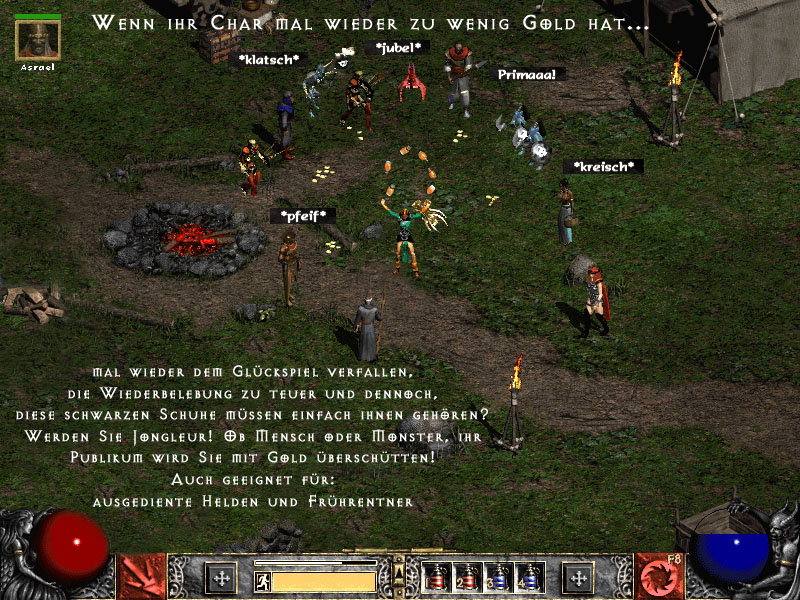Toggle the run/walk running man button
The image size is (800, 600).
pos(263,581)
